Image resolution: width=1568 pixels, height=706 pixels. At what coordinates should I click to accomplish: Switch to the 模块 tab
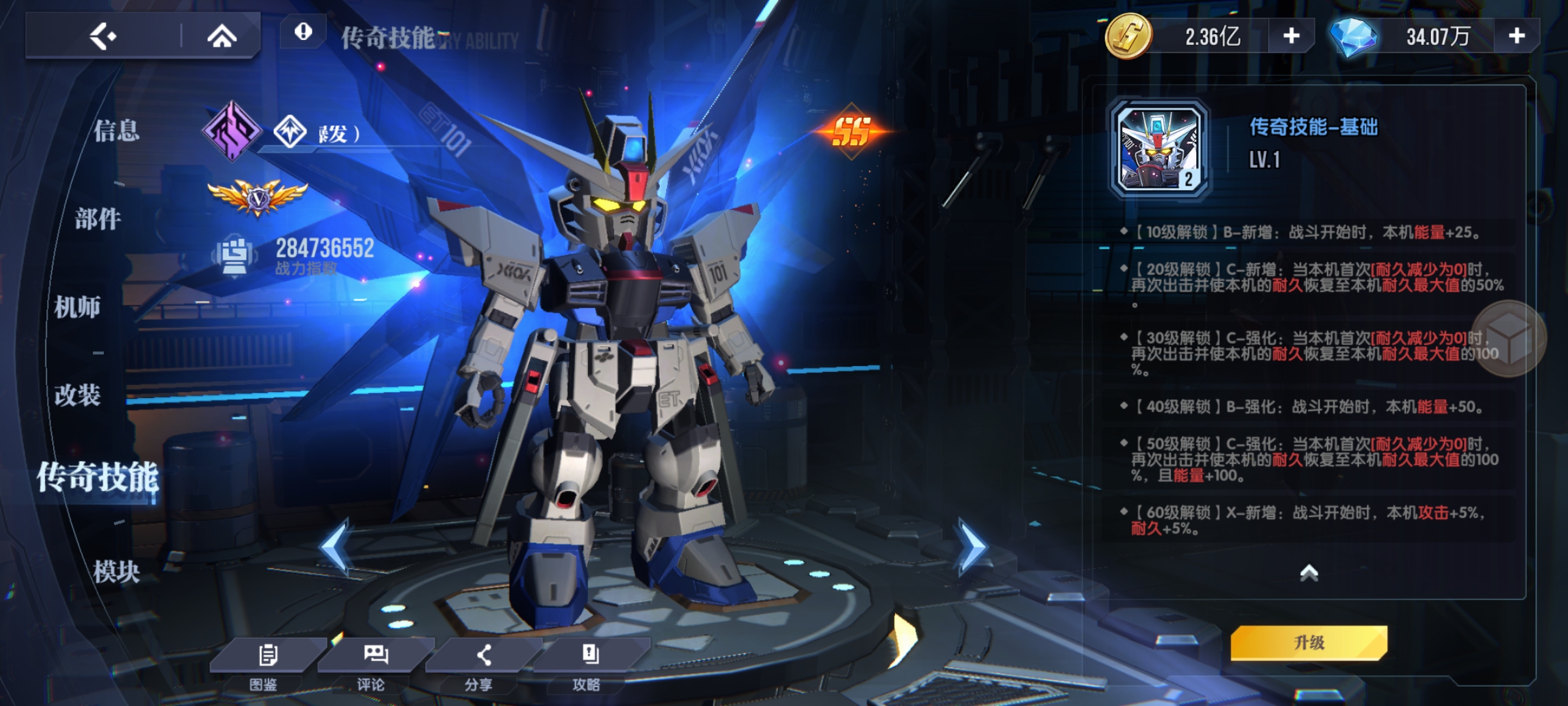[116, 572]
